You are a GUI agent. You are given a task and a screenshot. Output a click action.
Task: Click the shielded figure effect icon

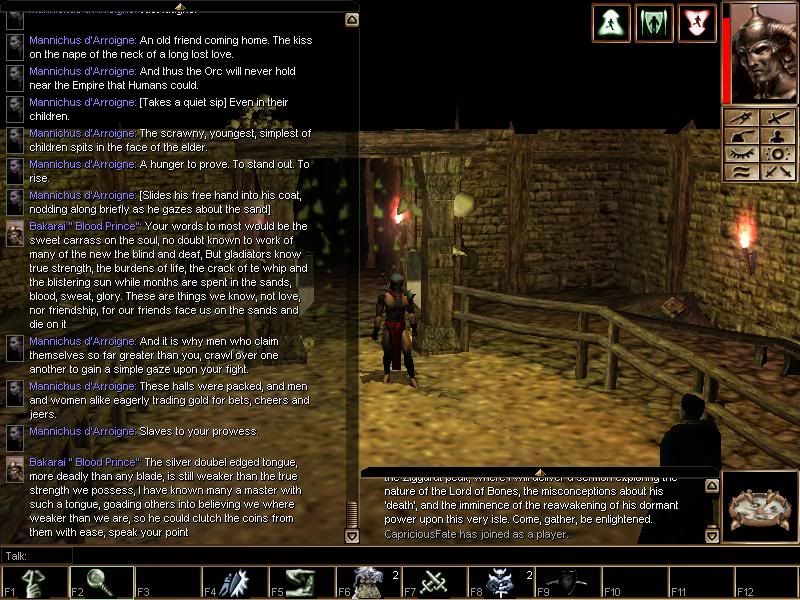click(x=654, y=22)
